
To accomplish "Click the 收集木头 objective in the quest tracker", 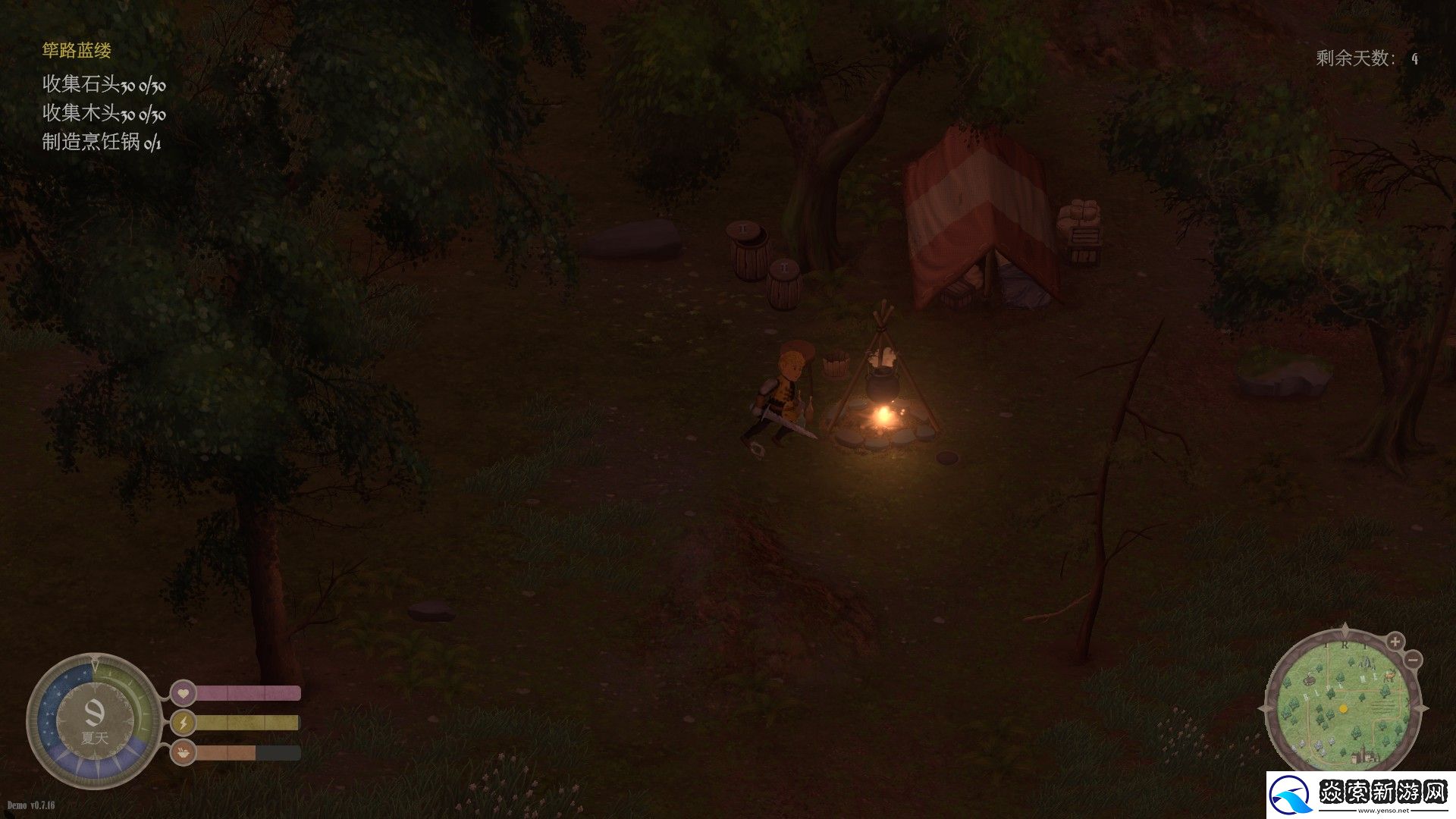I will click(x=104, y=114).
